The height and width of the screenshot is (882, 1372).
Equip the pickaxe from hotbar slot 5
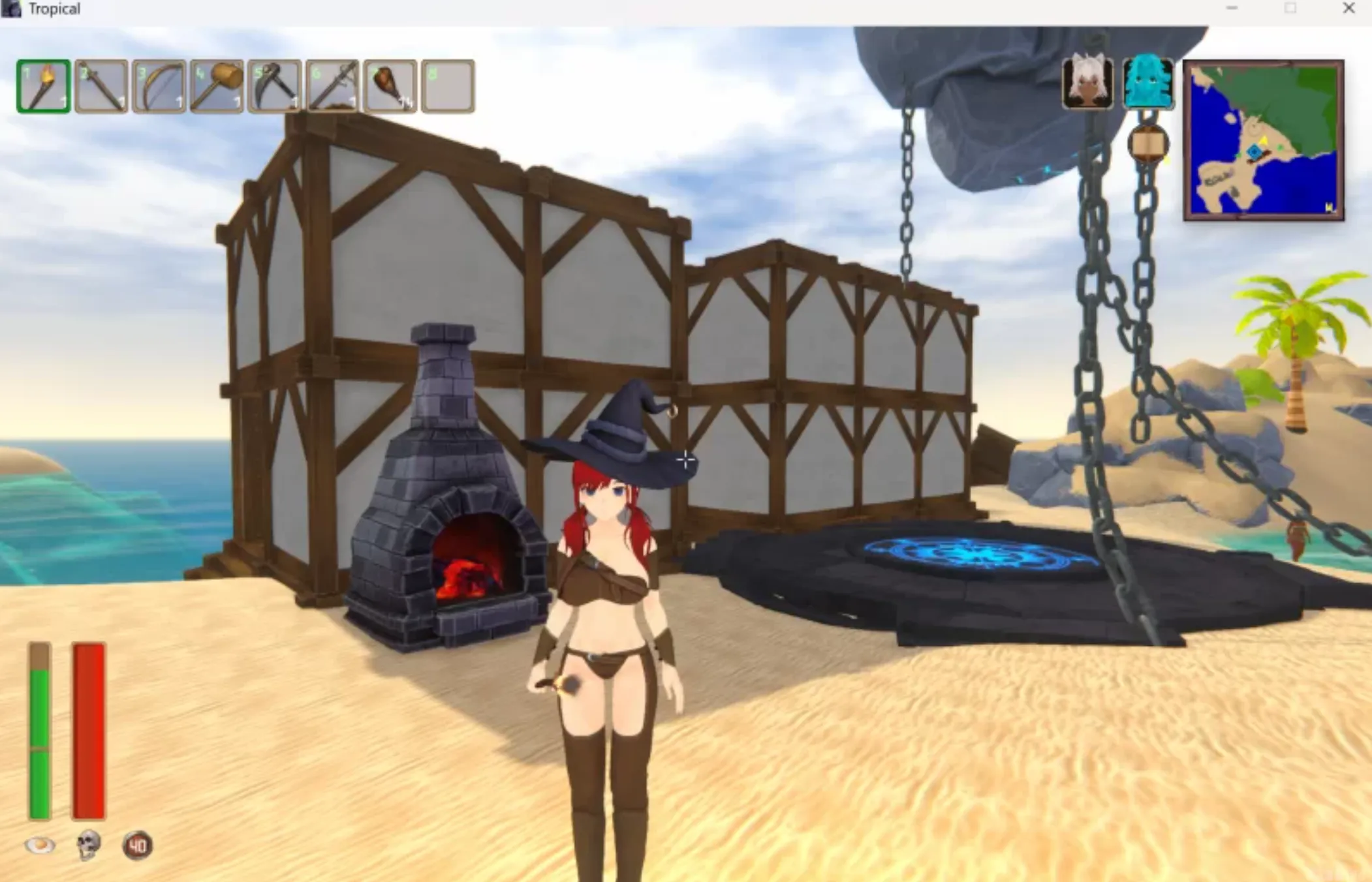[274, 87]
